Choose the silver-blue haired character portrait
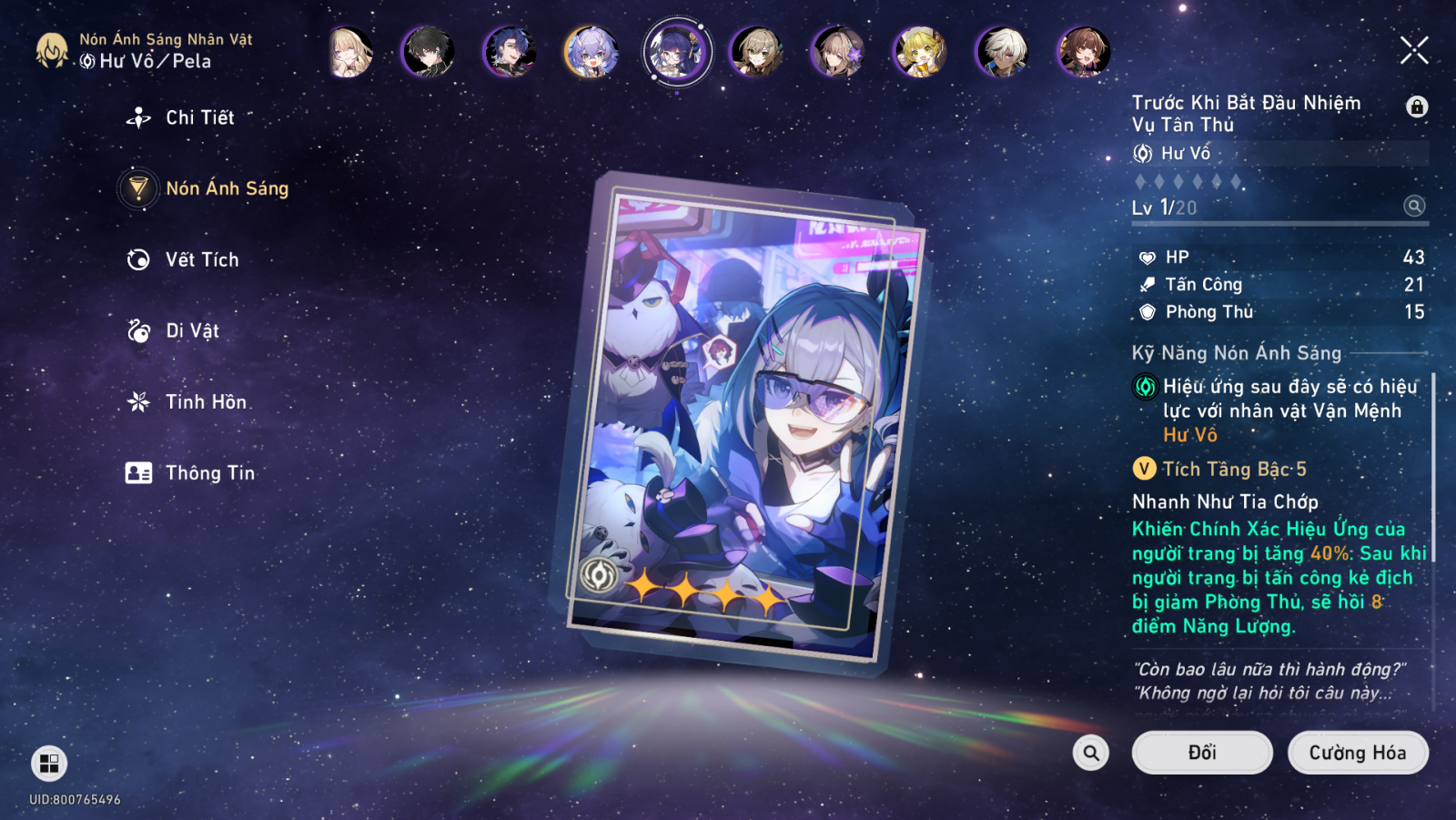1456x820 pixels. point(591,52)
